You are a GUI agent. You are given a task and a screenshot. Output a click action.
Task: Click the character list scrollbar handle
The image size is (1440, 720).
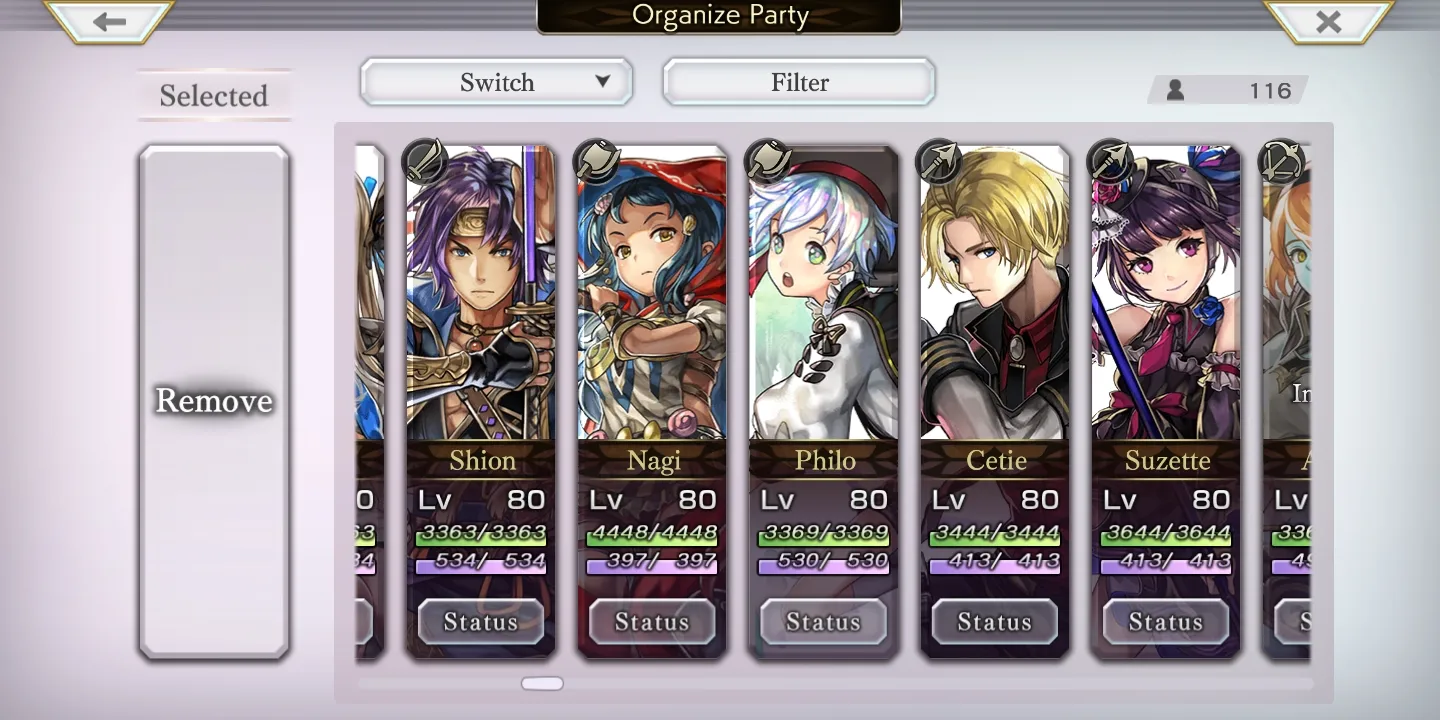(x=542, y=684)
